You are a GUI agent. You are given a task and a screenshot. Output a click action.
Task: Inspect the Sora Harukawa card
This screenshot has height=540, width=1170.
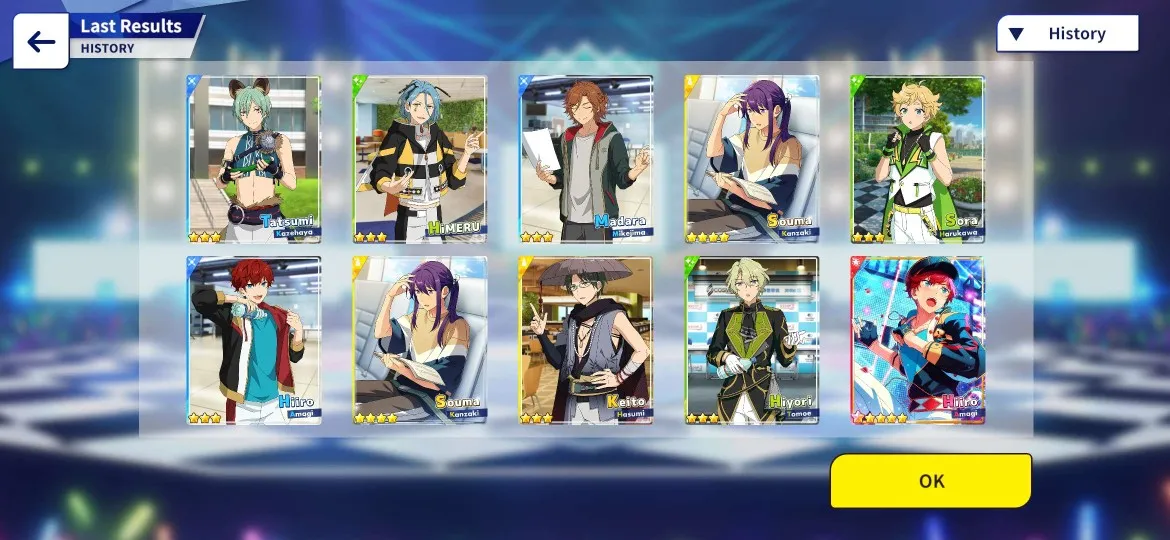coord(917,159)
